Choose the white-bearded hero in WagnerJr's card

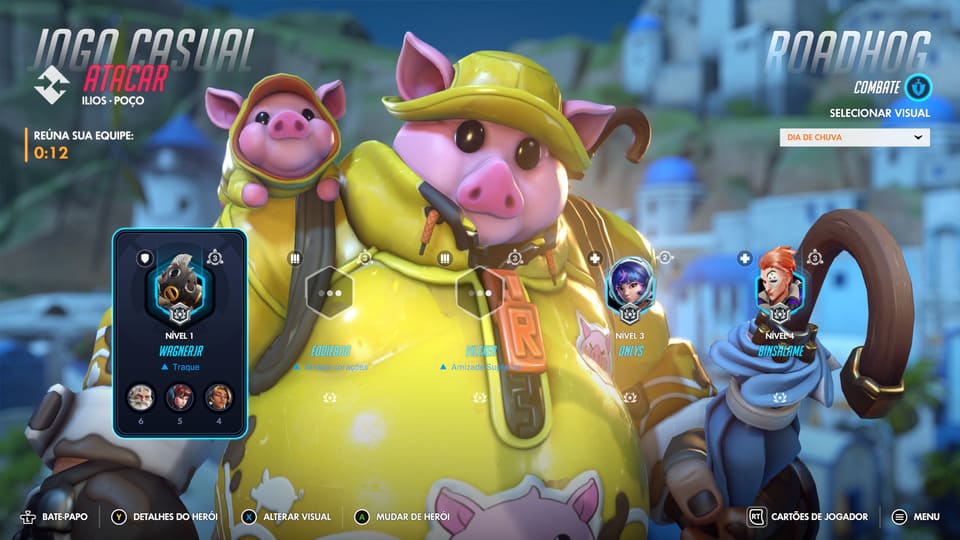pyautogui.click(x=140, y=397)
